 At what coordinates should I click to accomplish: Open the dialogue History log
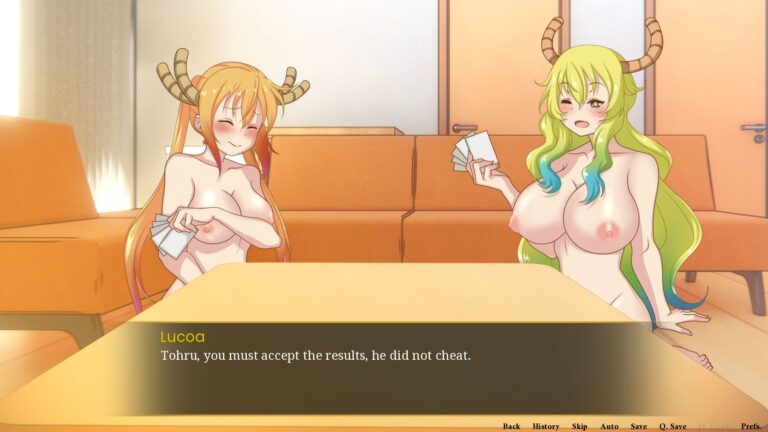click(x=546, y=426)
